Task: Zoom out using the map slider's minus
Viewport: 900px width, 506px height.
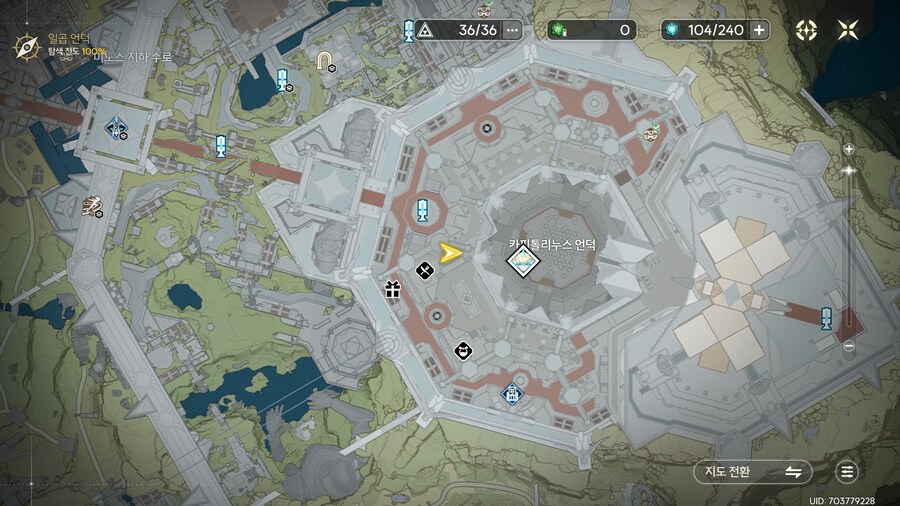Action: tap(849, 346)
